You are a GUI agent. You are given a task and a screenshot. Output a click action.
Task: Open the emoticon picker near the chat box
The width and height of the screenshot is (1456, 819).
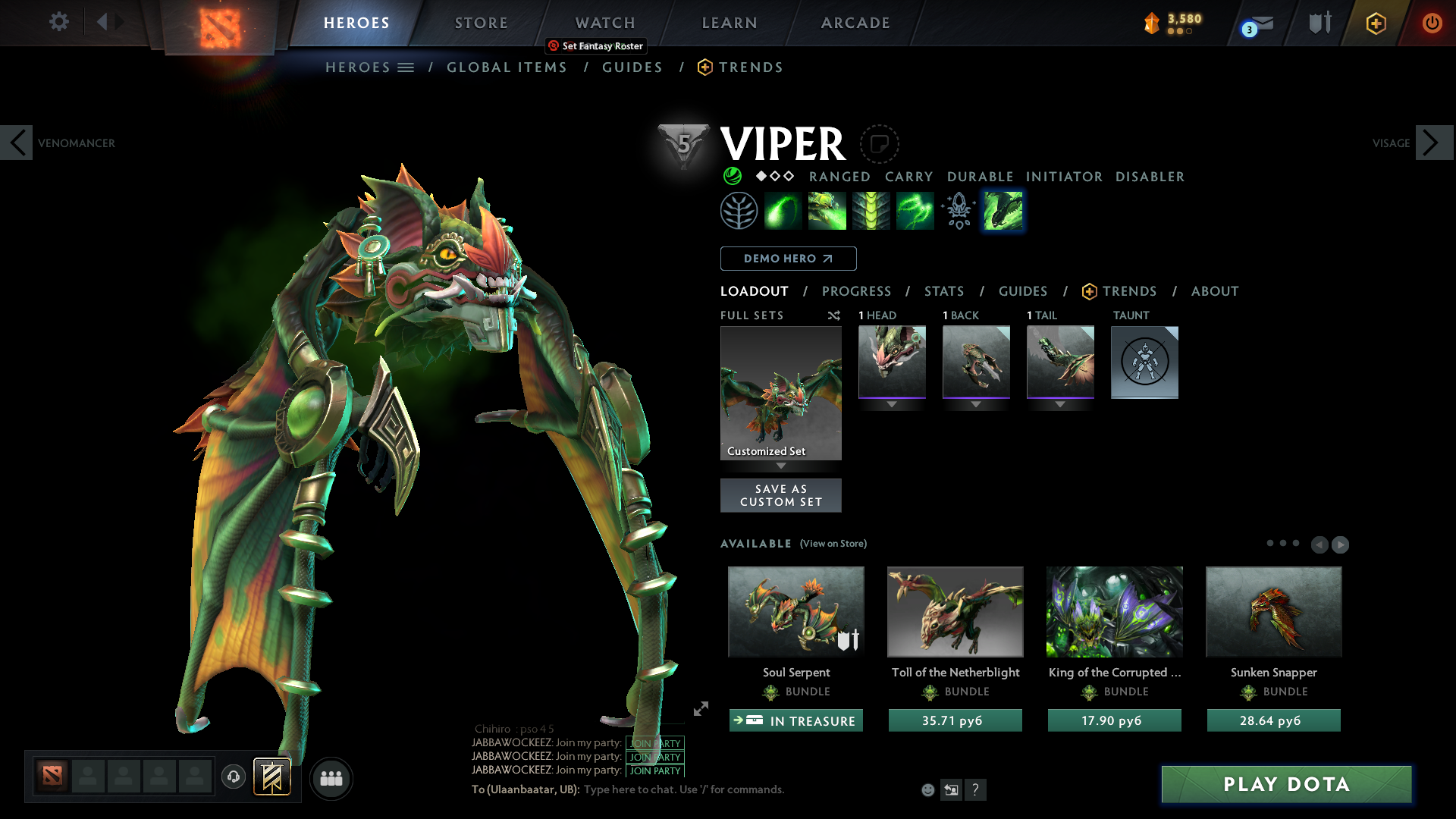pos(927,789)
